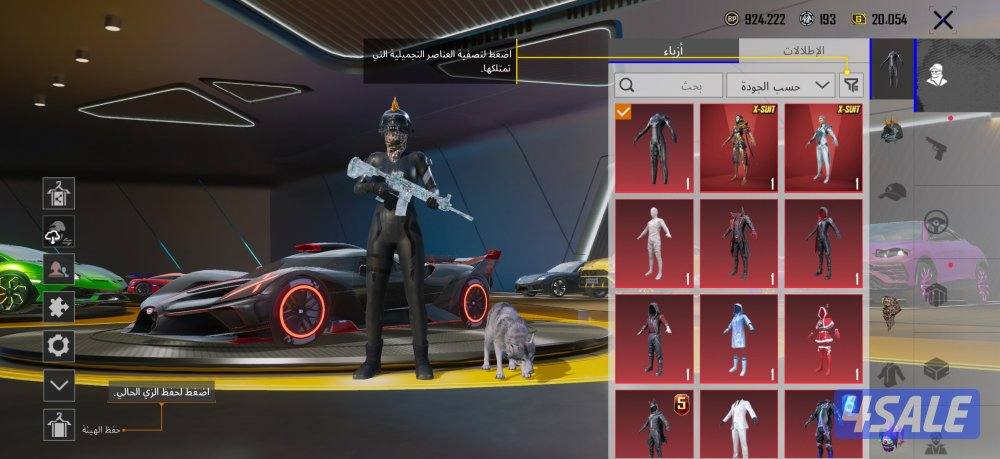Open the gear settings icon on left
Viewport: 1000px width, 459px height.
pos(59,346)
